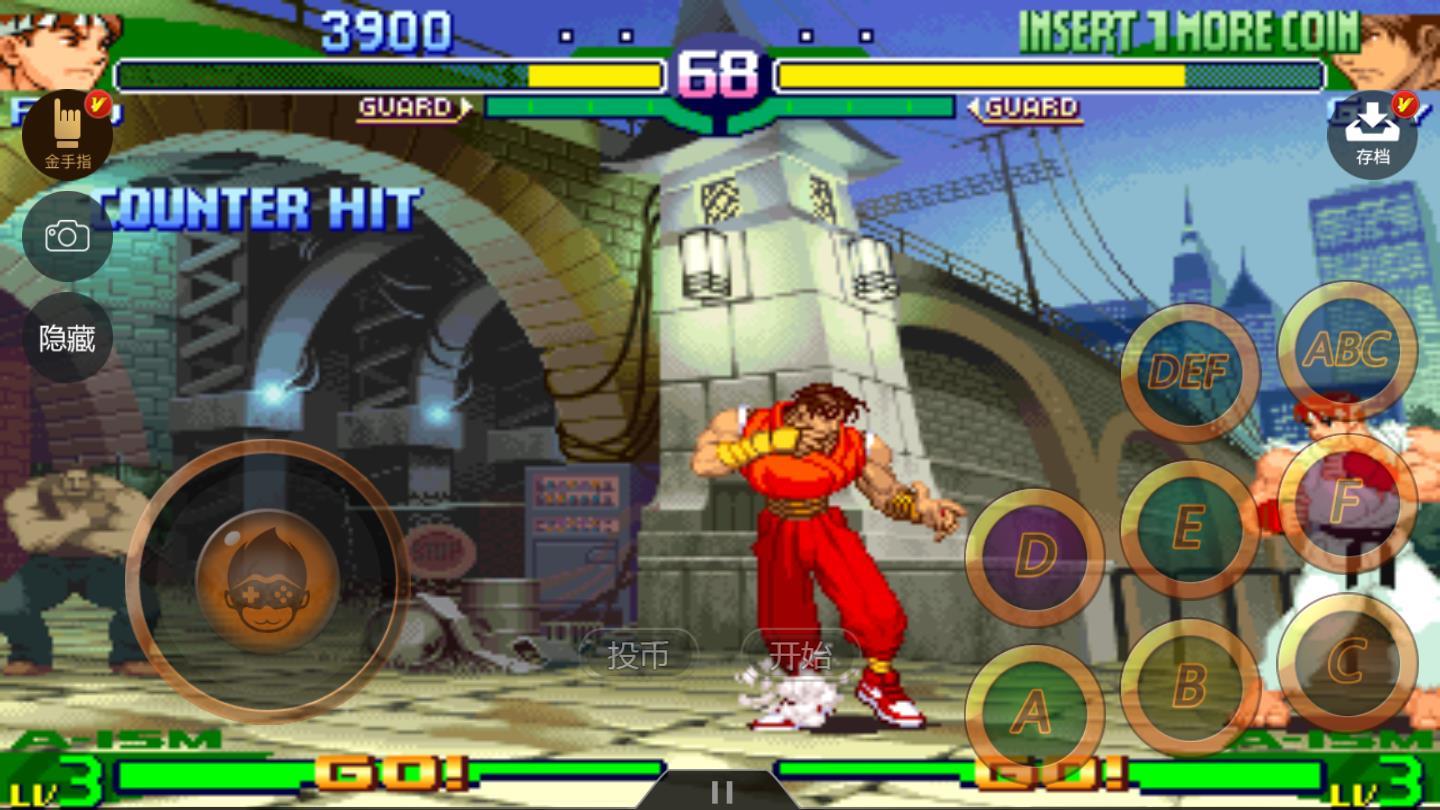This screenshot has width=1440, height=810.
Task: Hide the overlay with the 隐藏 button
Action: (67, 338)
